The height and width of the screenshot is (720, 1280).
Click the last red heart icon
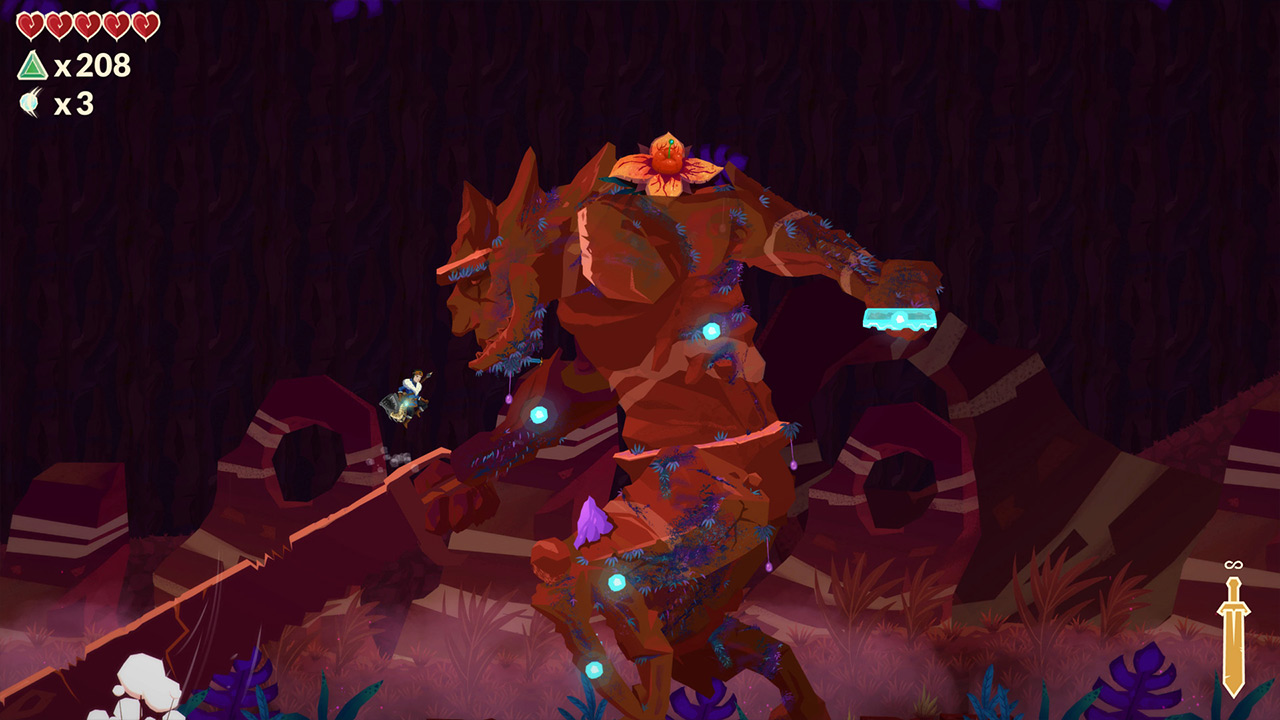[145, 26]
